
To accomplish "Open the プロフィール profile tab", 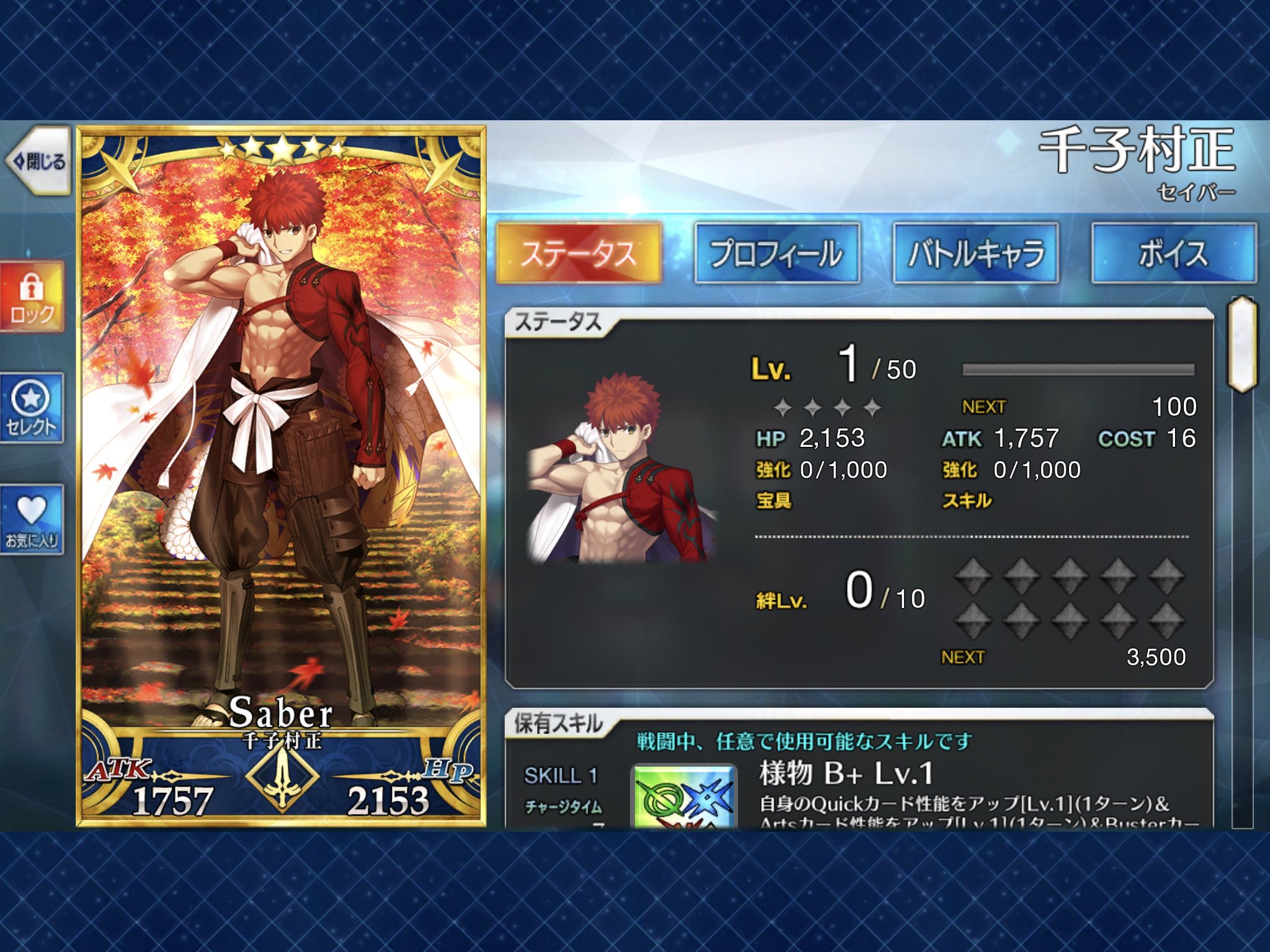I will (777, 253).
